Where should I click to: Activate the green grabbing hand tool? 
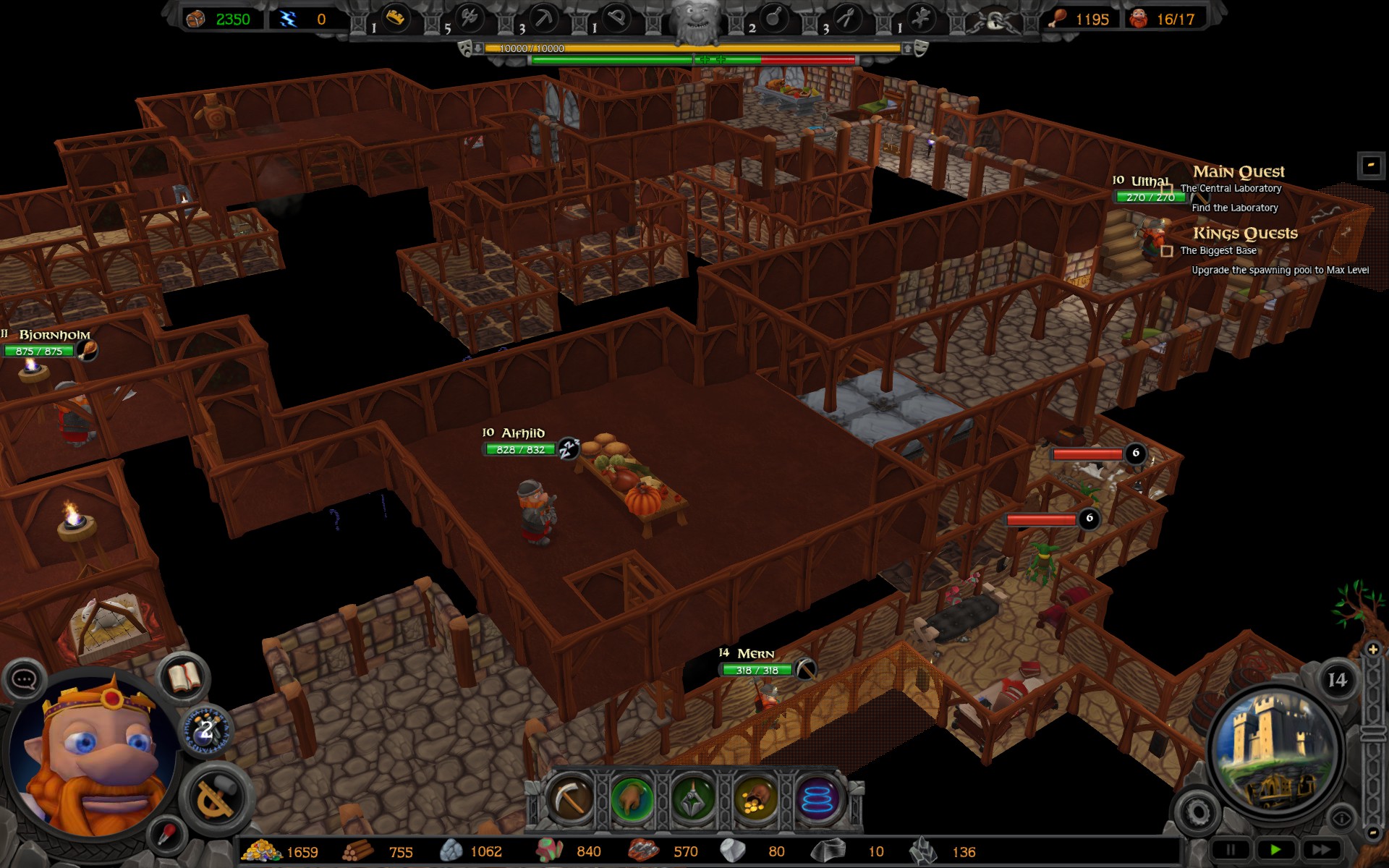(632, 799)
